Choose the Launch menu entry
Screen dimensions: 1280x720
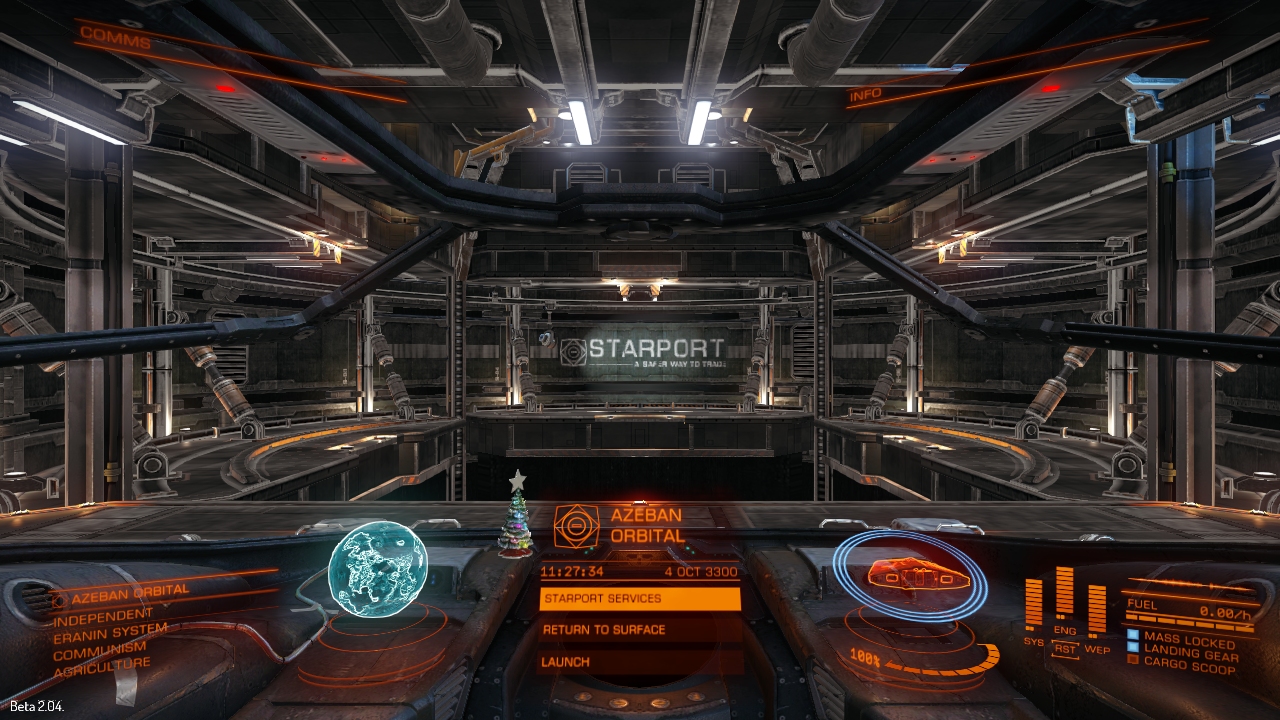[x=640, y=662]
